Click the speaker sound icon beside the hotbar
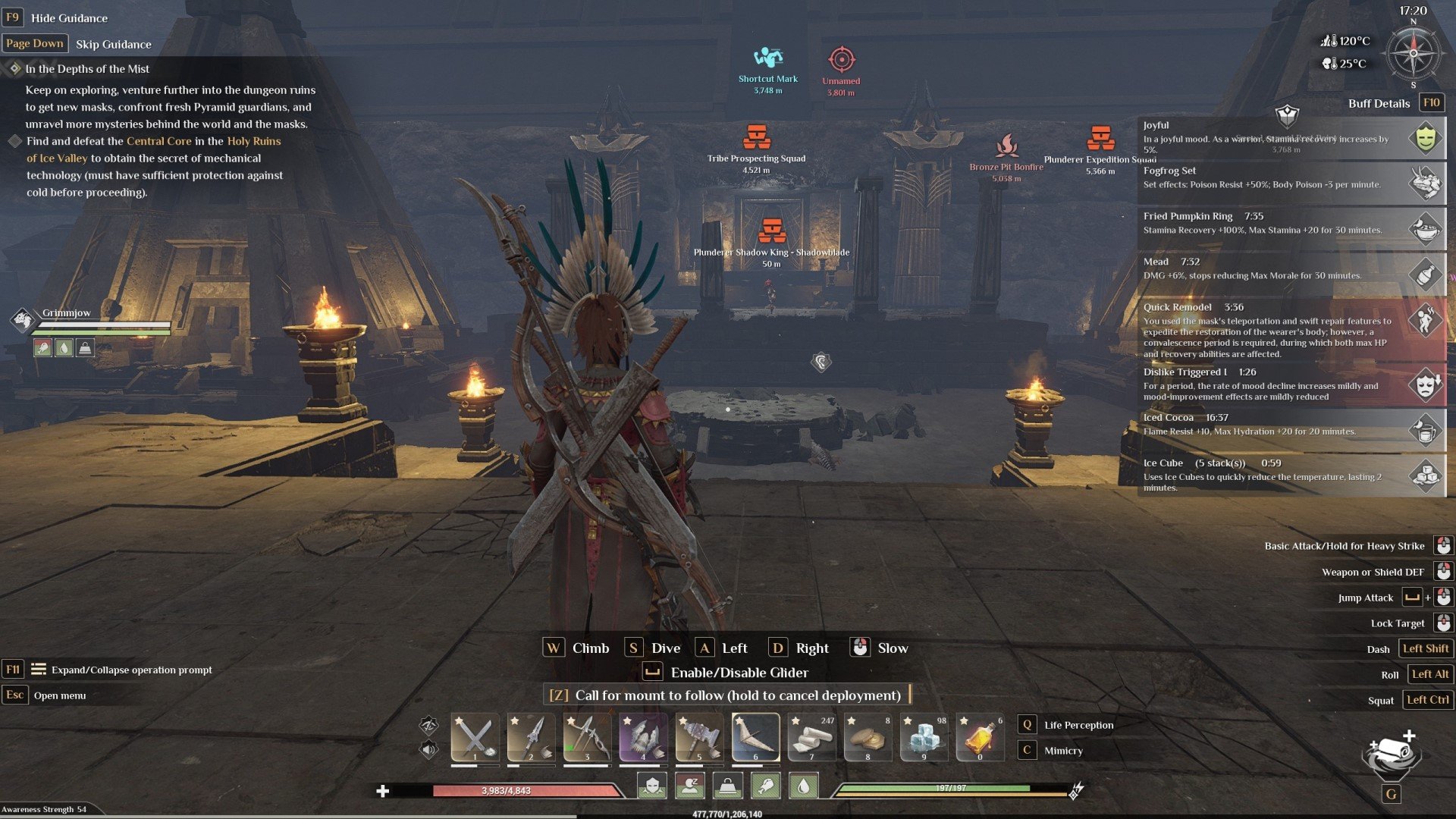The height and width of the screenshot is (819, 1456). coord(428,750)
